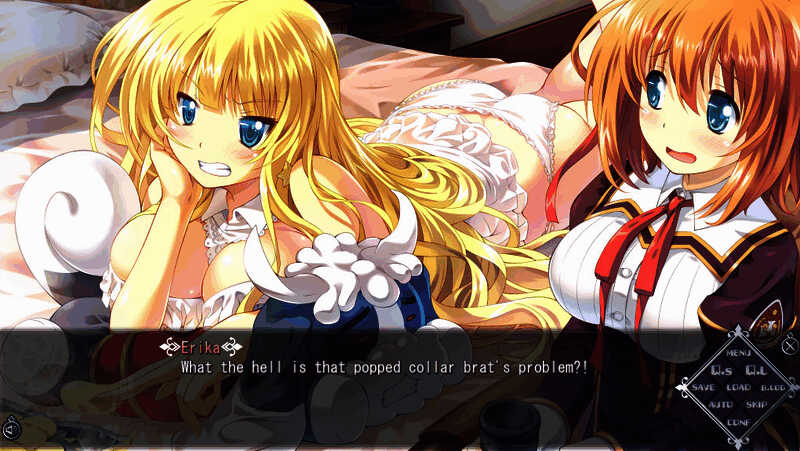This screenshot has height=451, width=800.
Task: Toggle AUTO text advance mode
Action: click(x=720, y=404)
